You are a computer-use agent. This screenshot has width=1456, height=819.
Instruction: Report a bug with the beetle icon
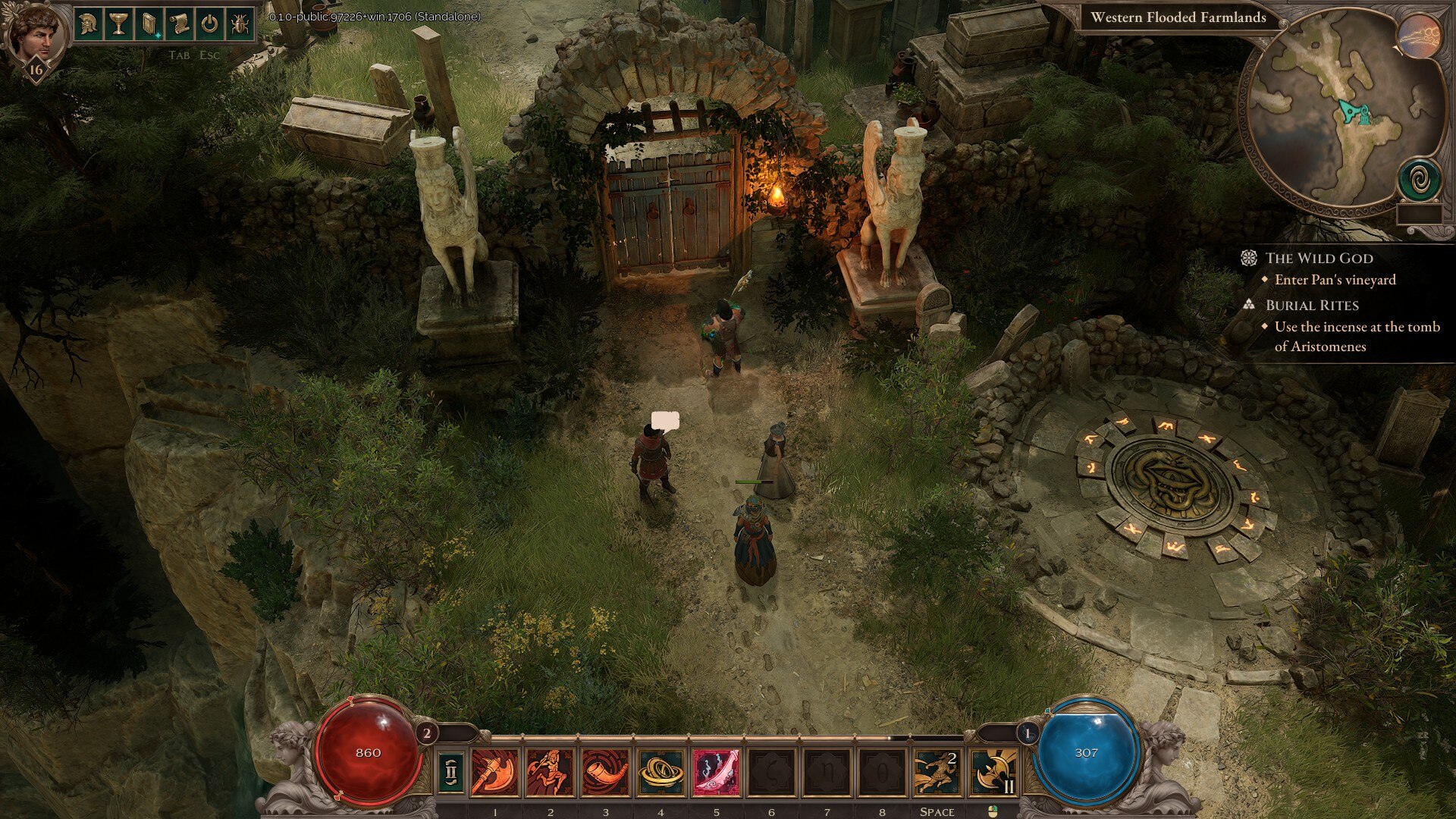coord(239,24)
